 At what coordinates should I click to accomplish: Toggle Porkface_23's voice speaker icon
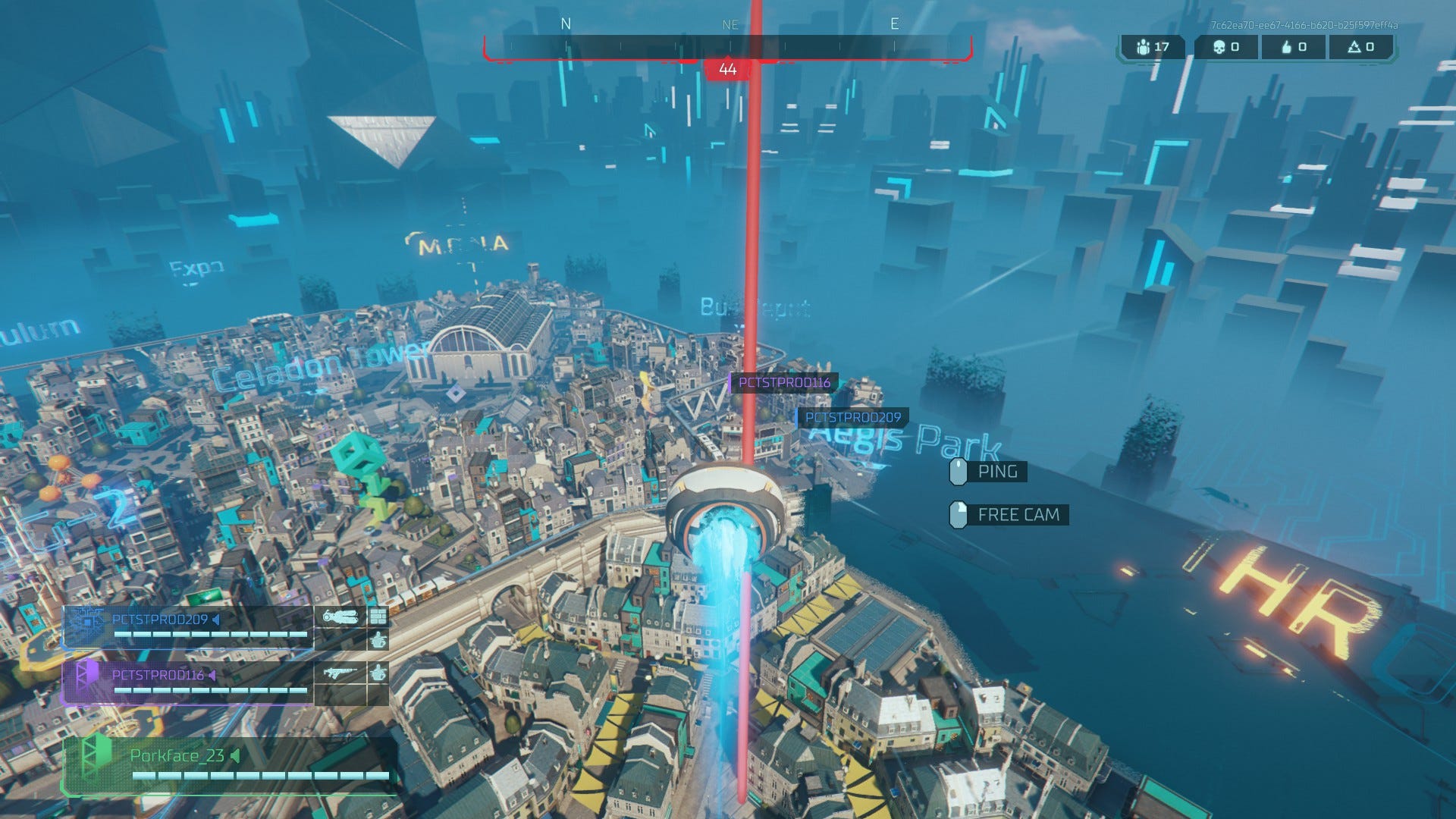[235, 755]
